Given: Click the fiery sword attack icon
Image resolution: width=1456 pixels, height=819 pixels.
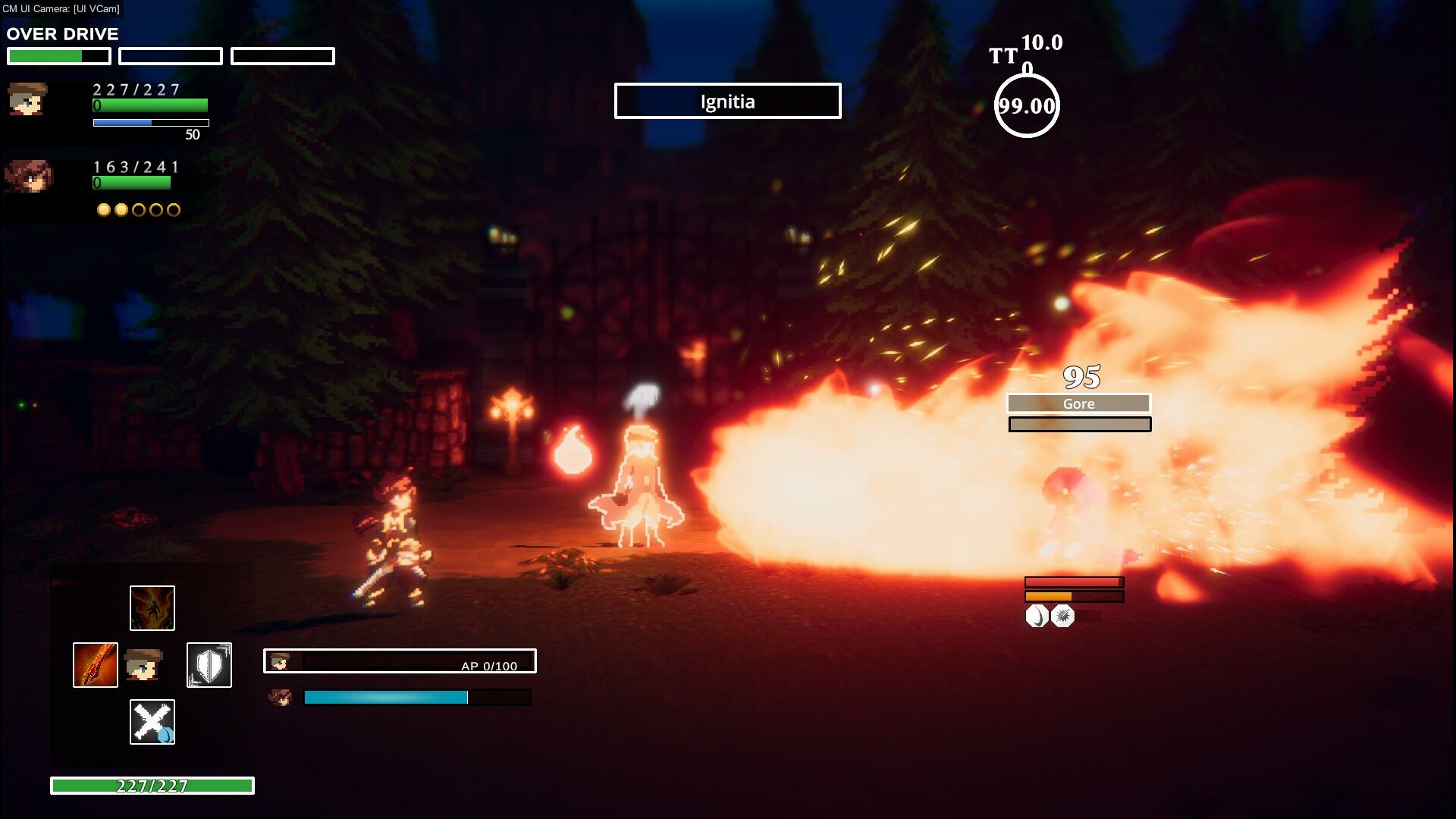Looking at the screenshot, I should pos(94,665).
